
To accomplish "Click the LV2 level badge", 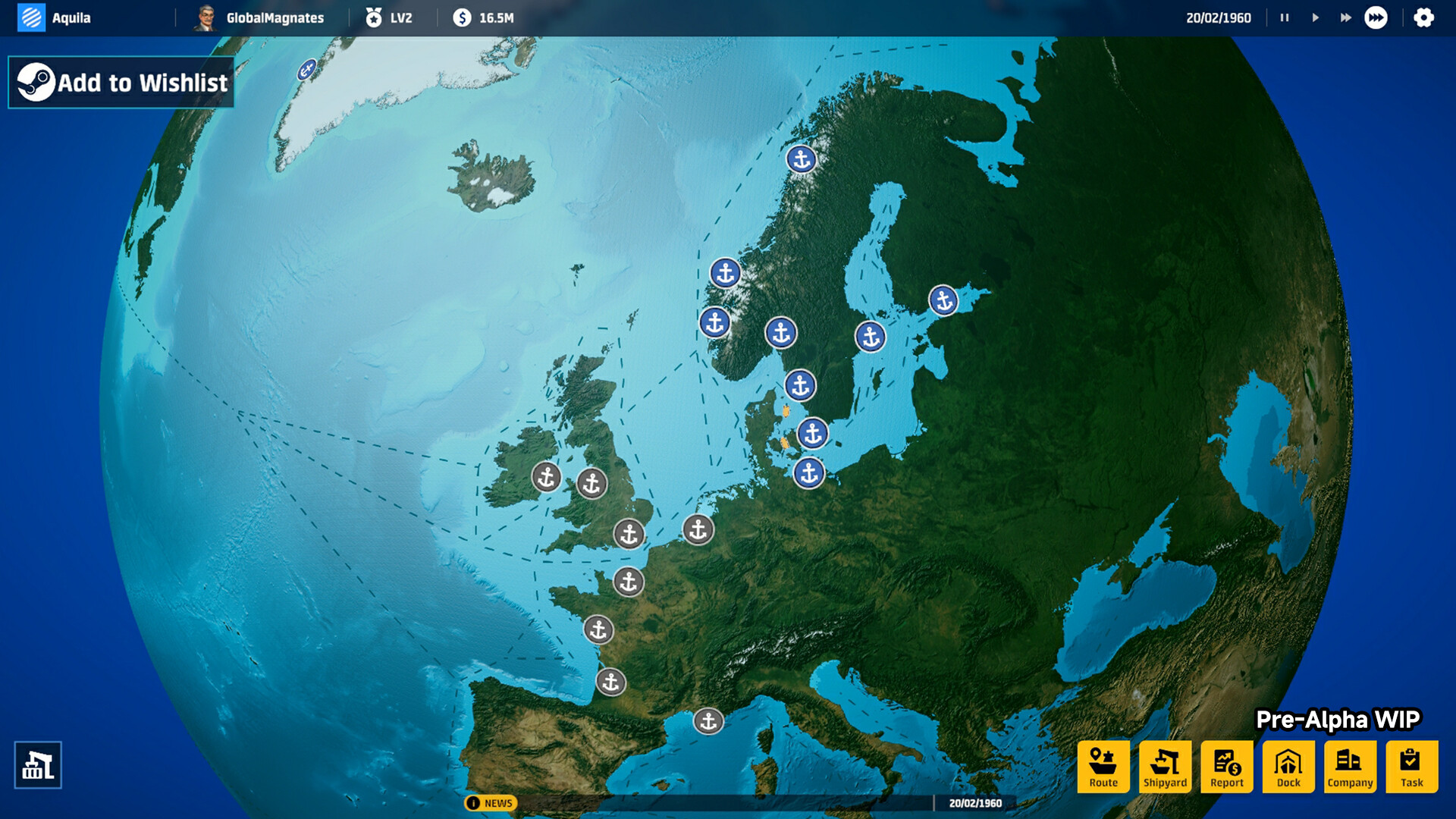I will point(390,17).
